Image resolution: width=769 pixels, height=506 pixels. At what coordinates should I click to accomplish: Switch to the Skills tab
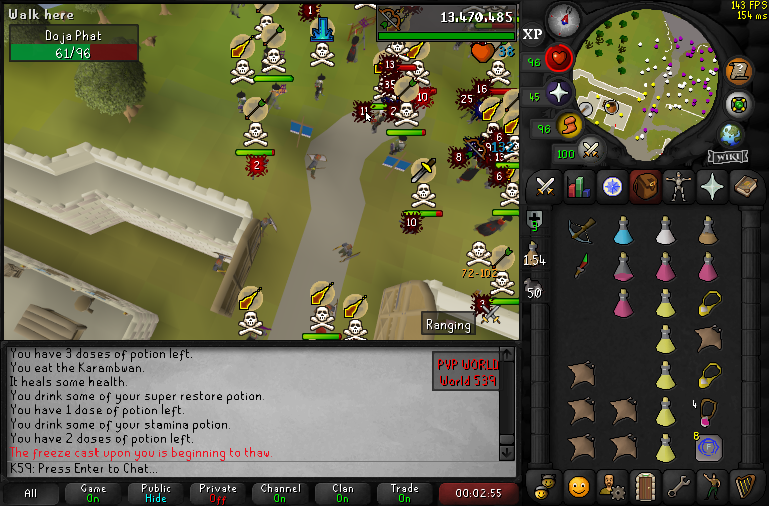click(578, 186)
